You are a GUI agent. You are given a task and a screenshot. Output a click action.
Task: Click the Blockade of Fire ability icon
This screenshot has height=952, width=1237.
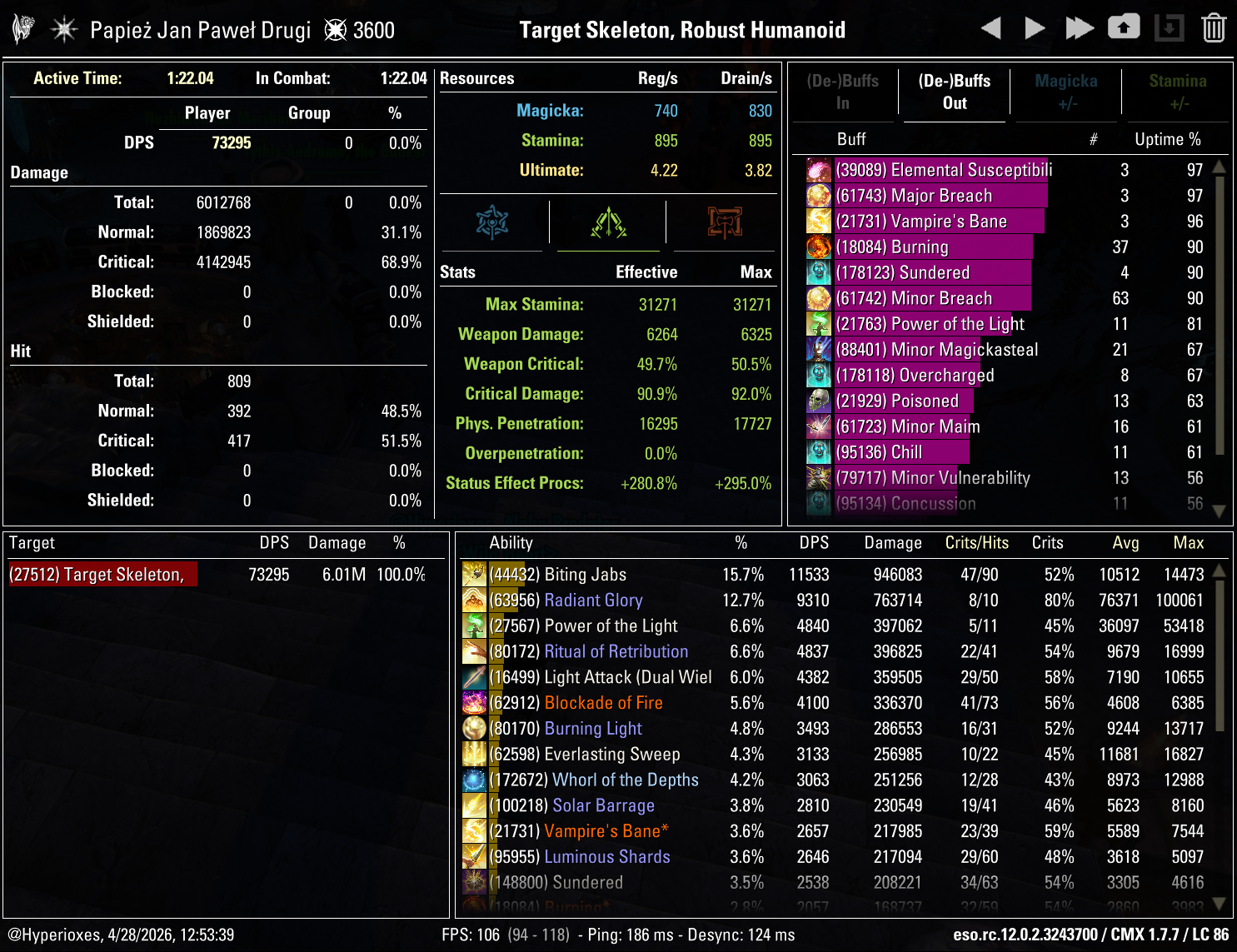[474, 702]
